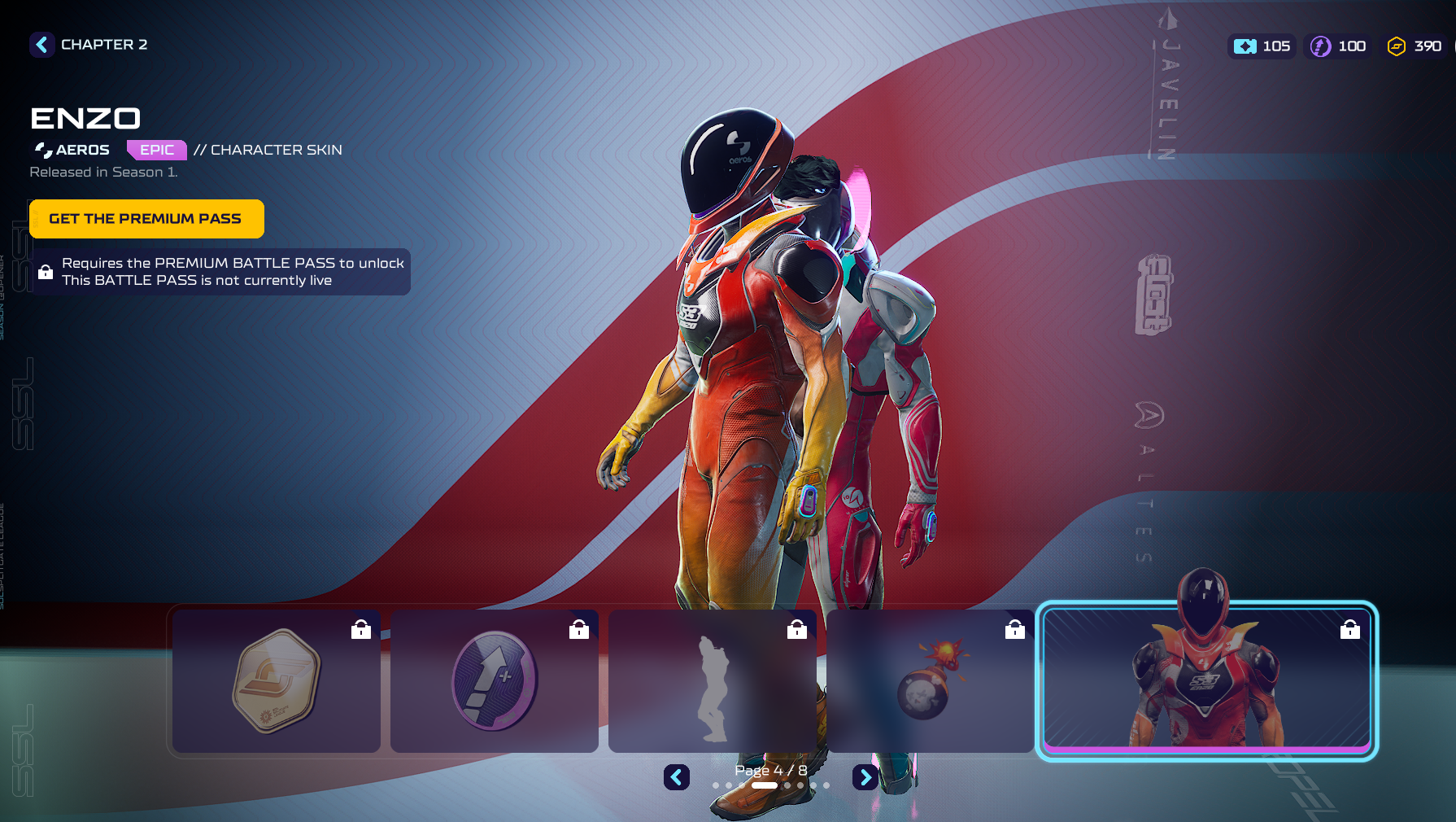
Task: Open the blue ticket currency counter
Action: click(1262, 46)
